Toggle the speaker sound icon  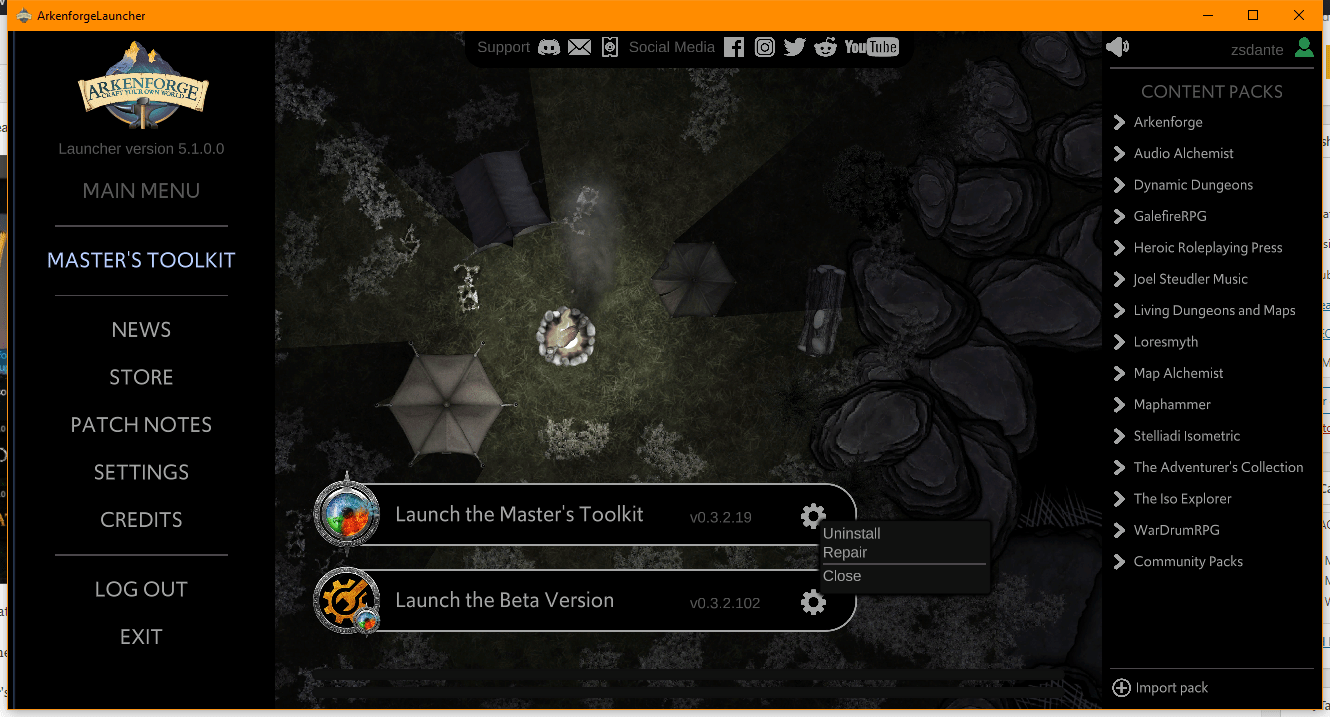click(x=1117, y=47)
